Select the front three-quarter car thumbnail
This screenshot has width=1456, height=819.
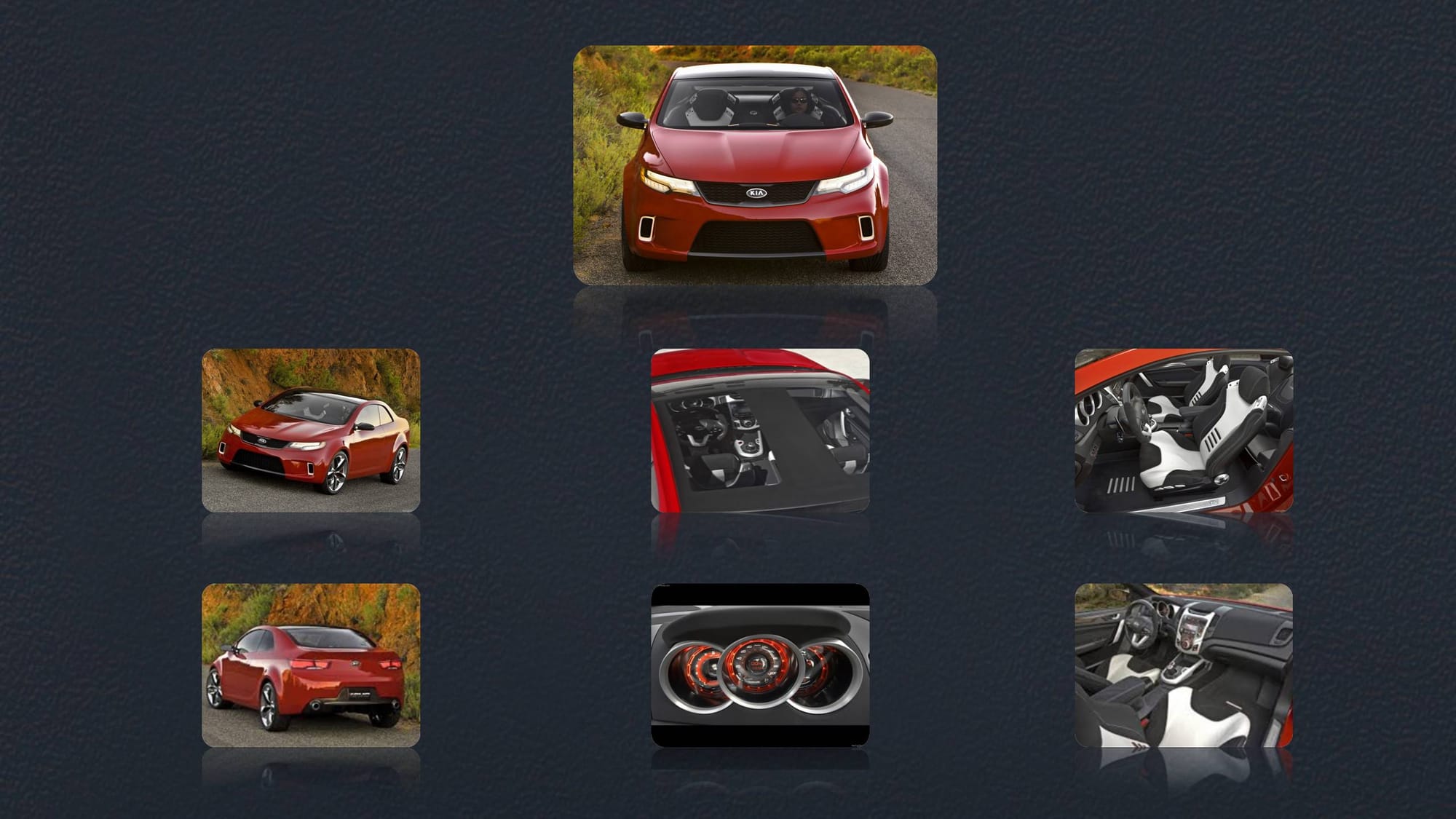coord(311,430)
